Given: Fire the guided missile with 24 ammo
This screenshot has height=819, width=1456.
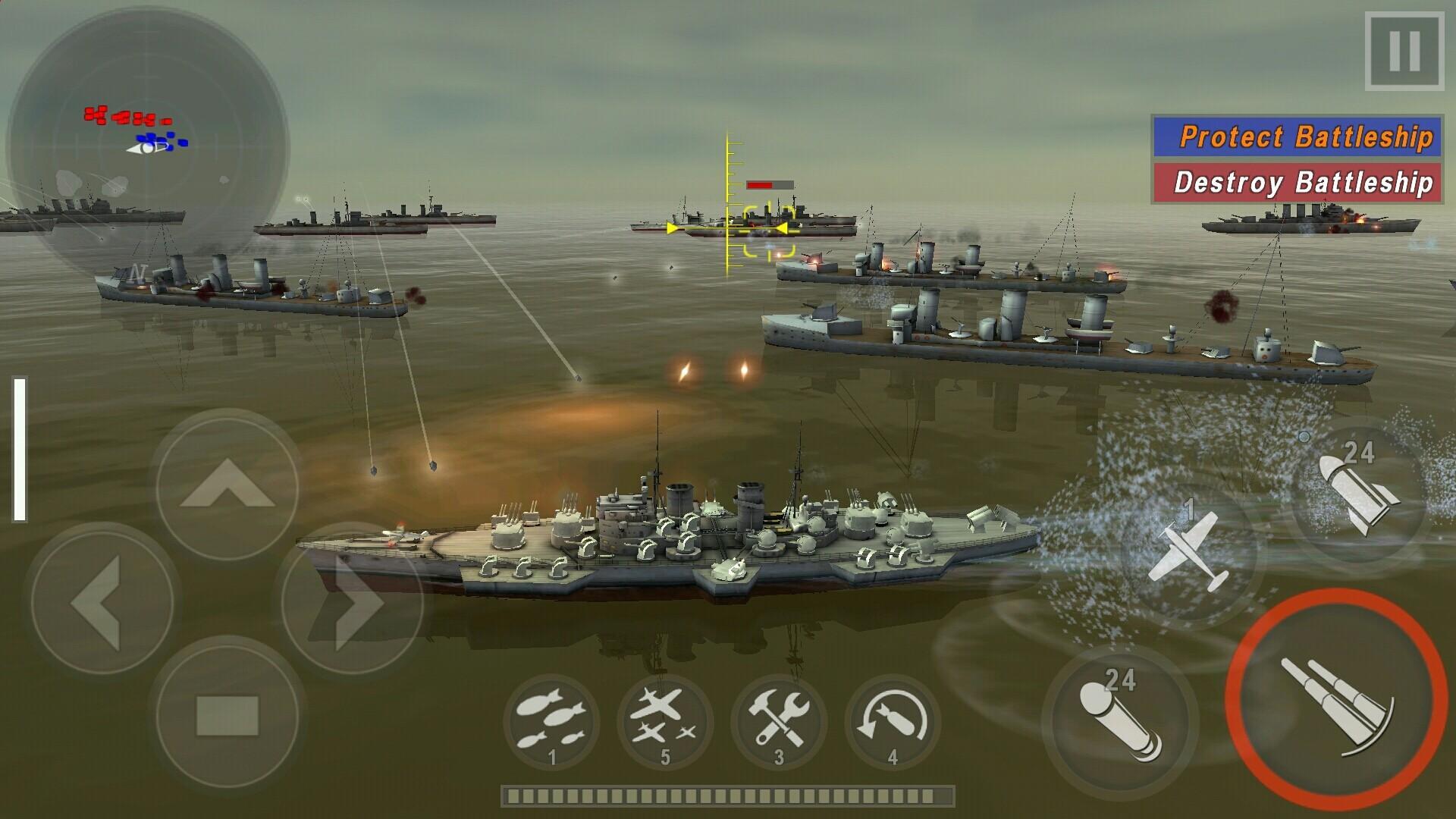Looking at the screenshot, I should coord(1365,485).
